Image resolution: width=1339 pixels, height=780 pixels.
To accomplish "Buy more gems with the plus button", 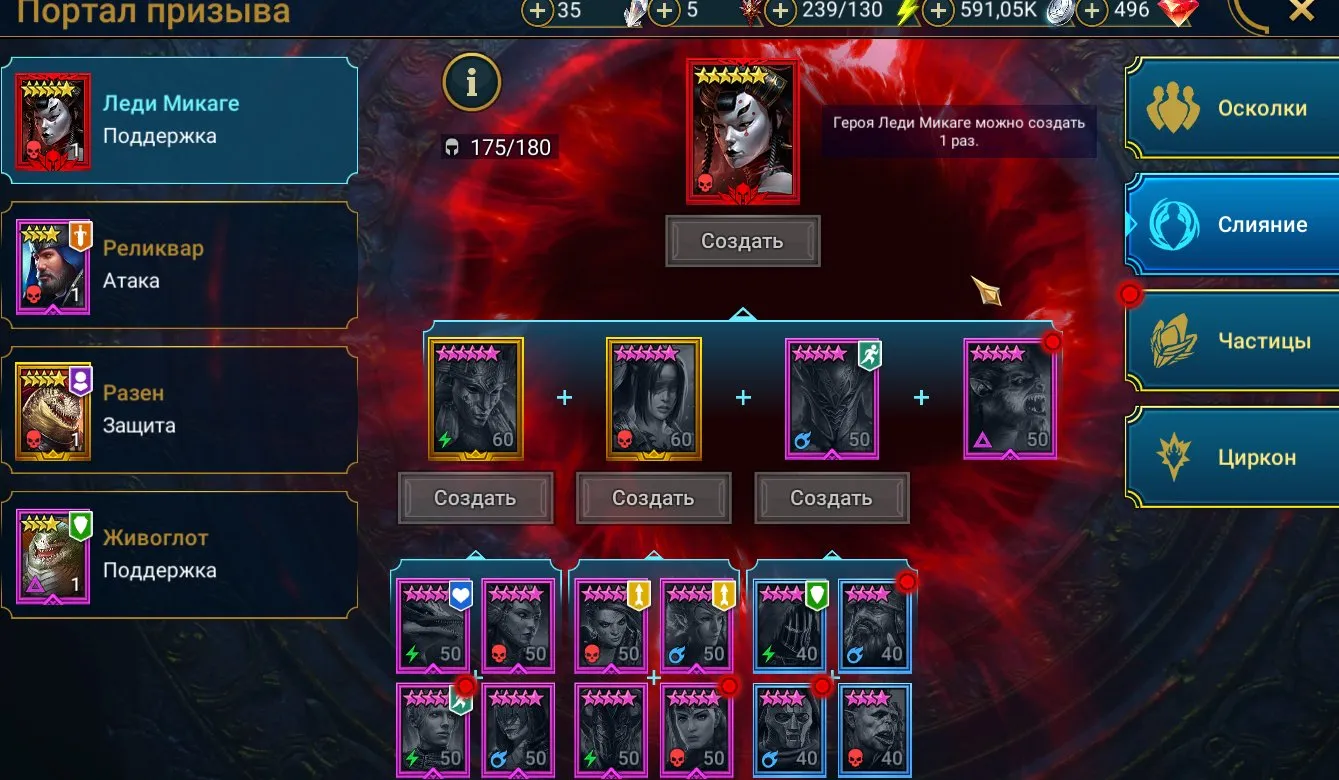I will click(1092, 12).
